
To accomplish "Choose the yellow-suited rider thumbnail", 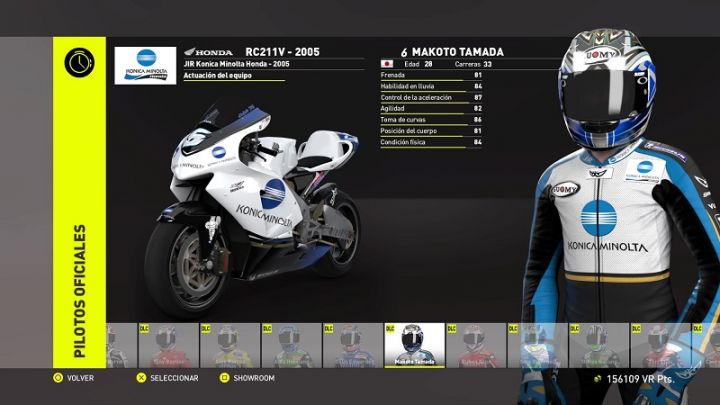I will [229, 345].
